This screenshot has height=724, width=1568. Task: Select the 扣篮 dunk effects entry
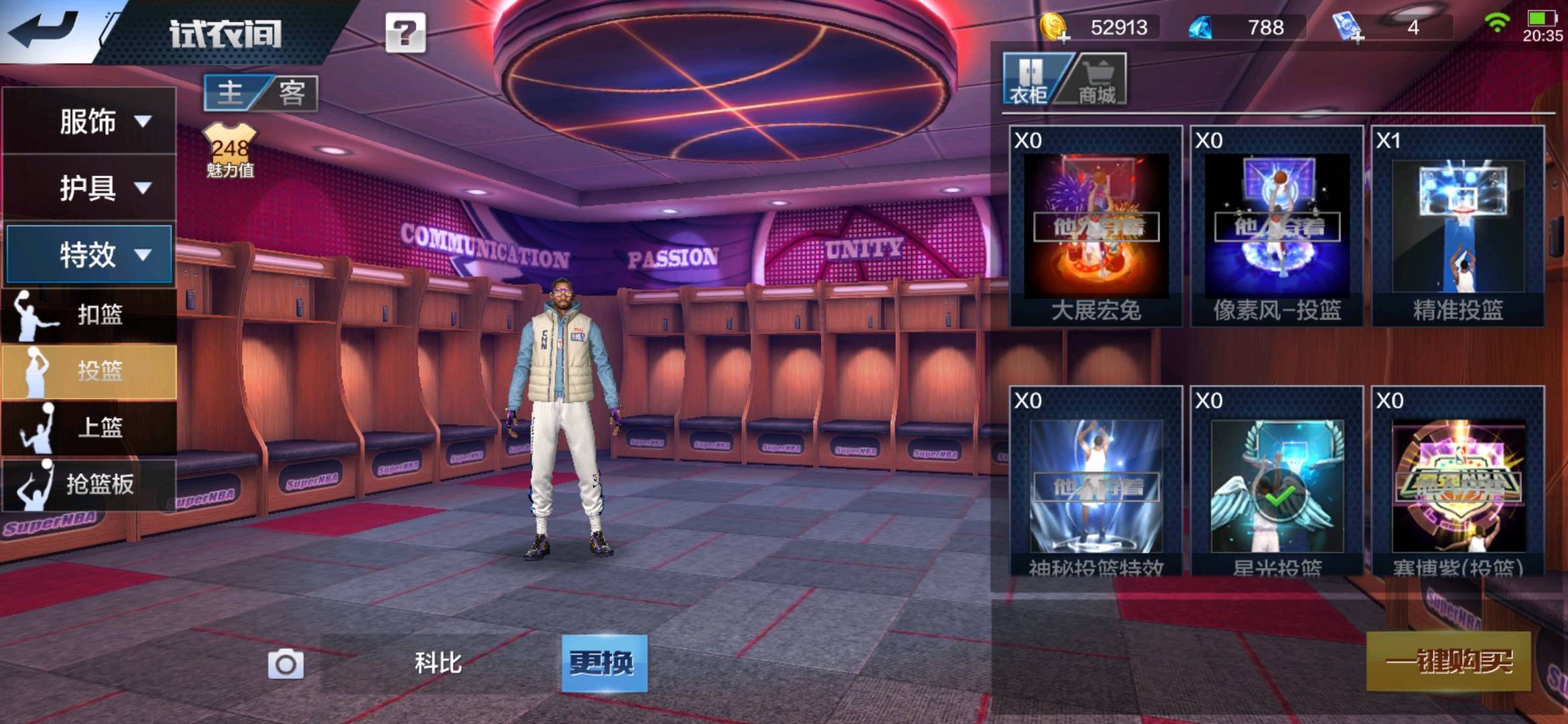(x=89, y=314)
